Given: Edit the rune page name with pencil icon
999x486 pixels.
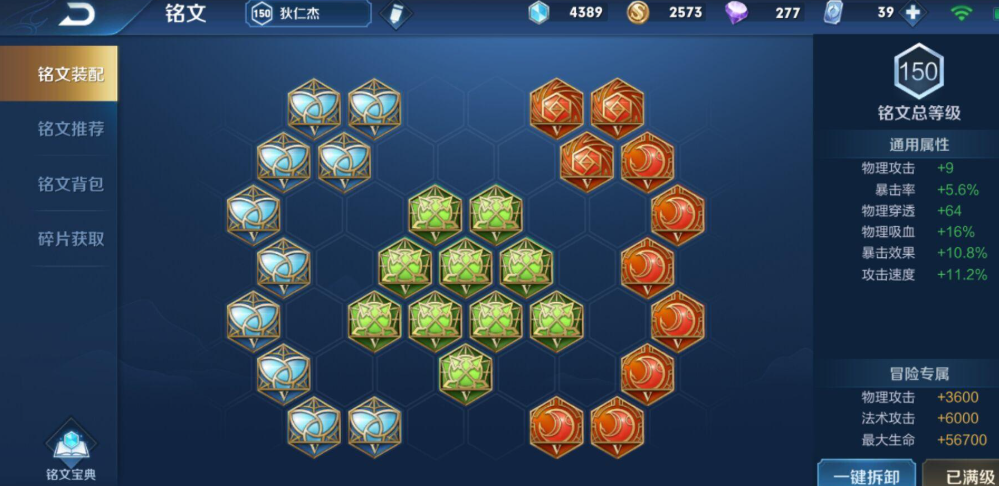Looking at the screenshot, I should [x=397, y=15].
